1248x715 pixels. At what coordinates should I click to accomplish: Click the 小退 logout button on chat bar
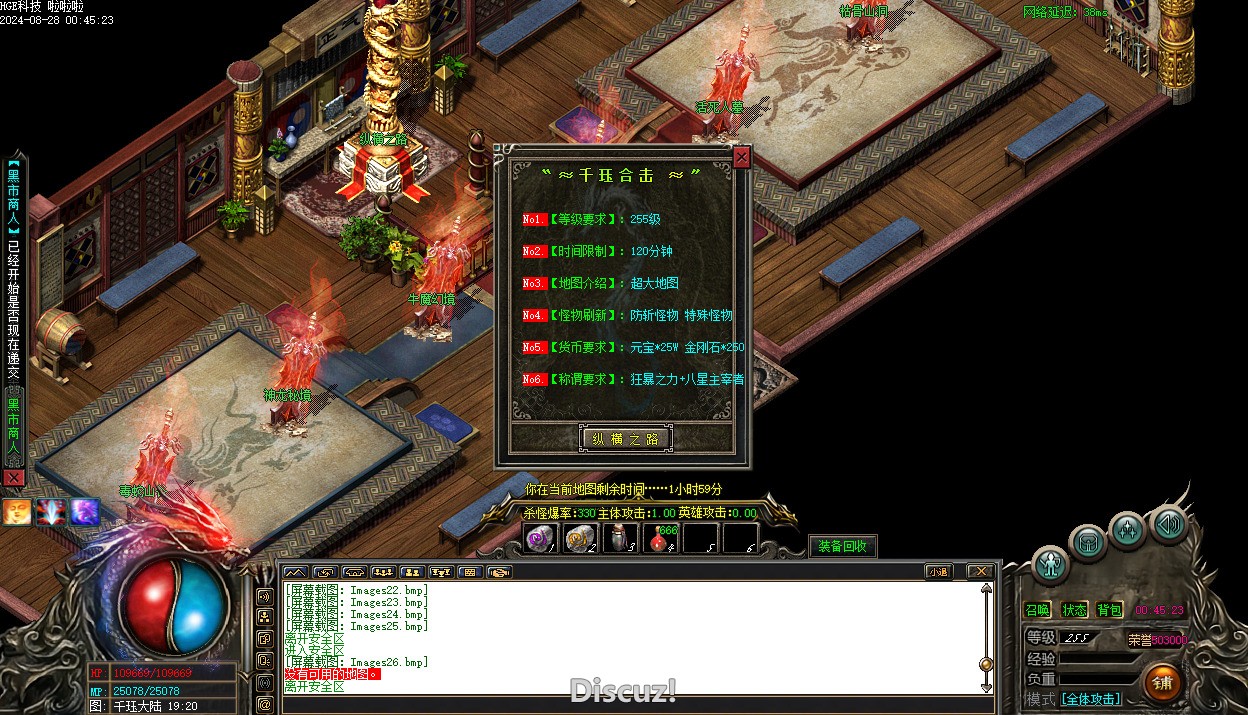point(938,572)
